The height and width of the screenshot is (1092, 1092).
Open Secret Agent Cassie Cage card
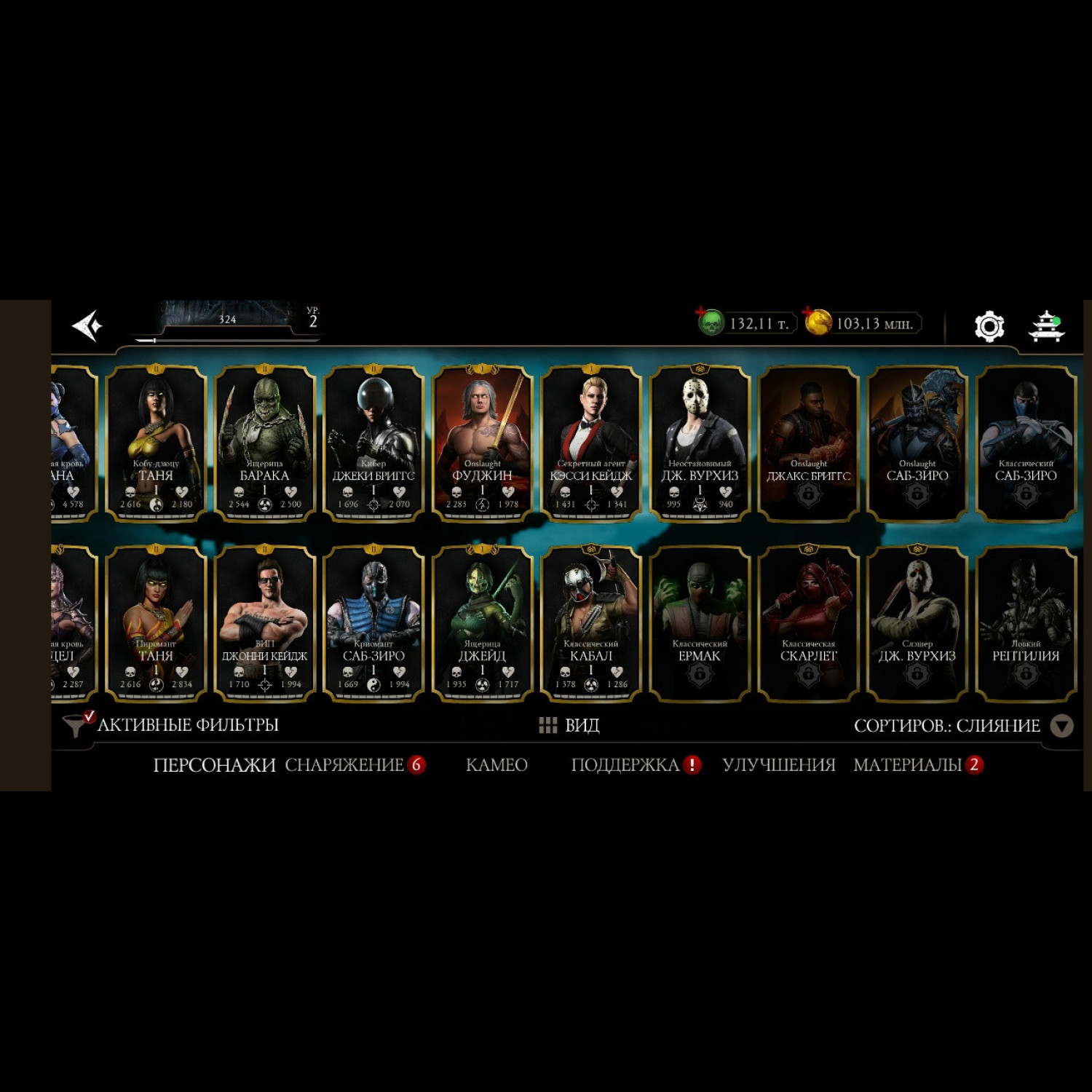tap(590, 443)
